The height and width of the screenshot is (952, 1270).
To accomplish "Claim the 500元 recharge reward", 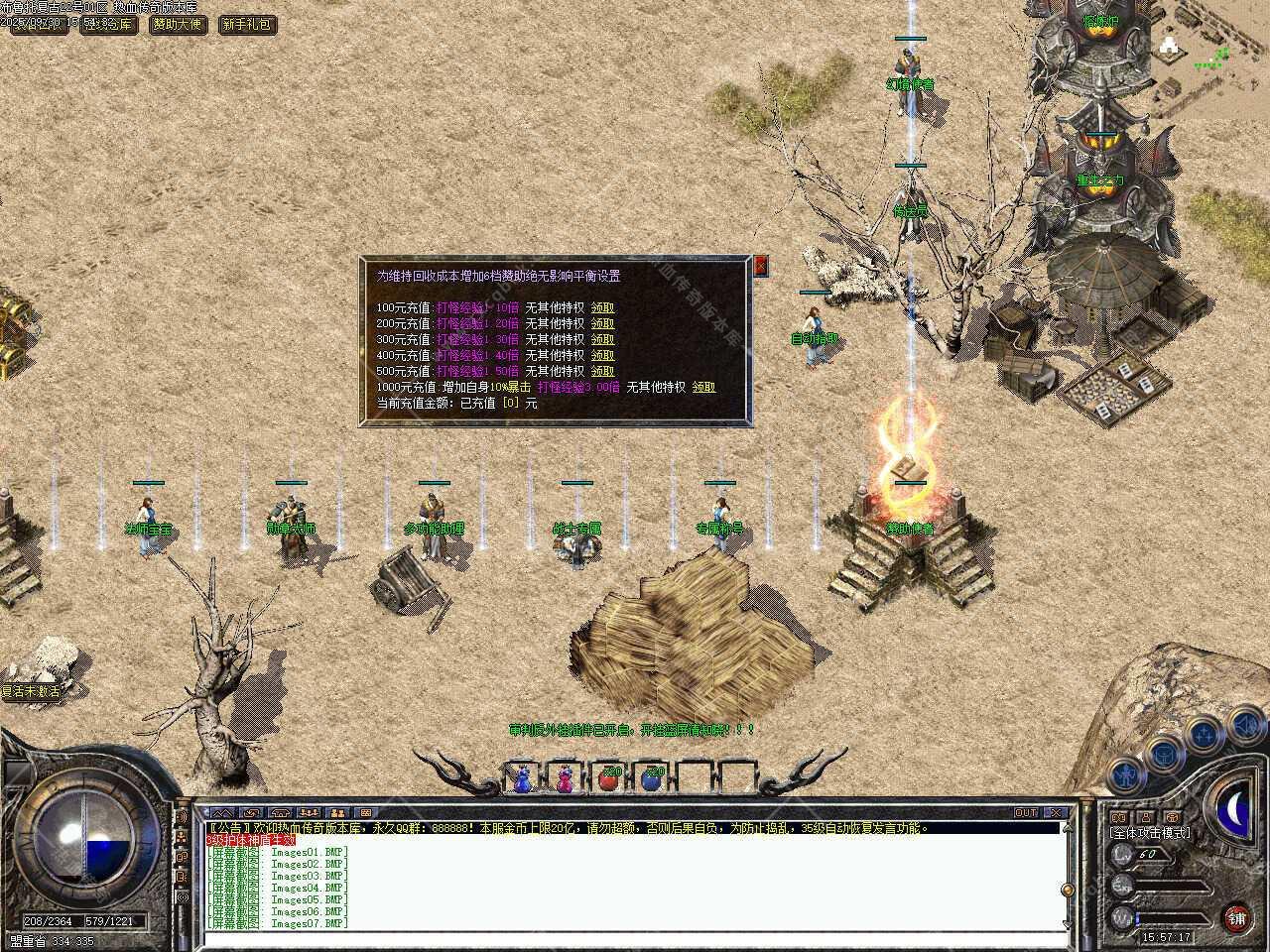I will pyautogui.click(x=602, y=371).
